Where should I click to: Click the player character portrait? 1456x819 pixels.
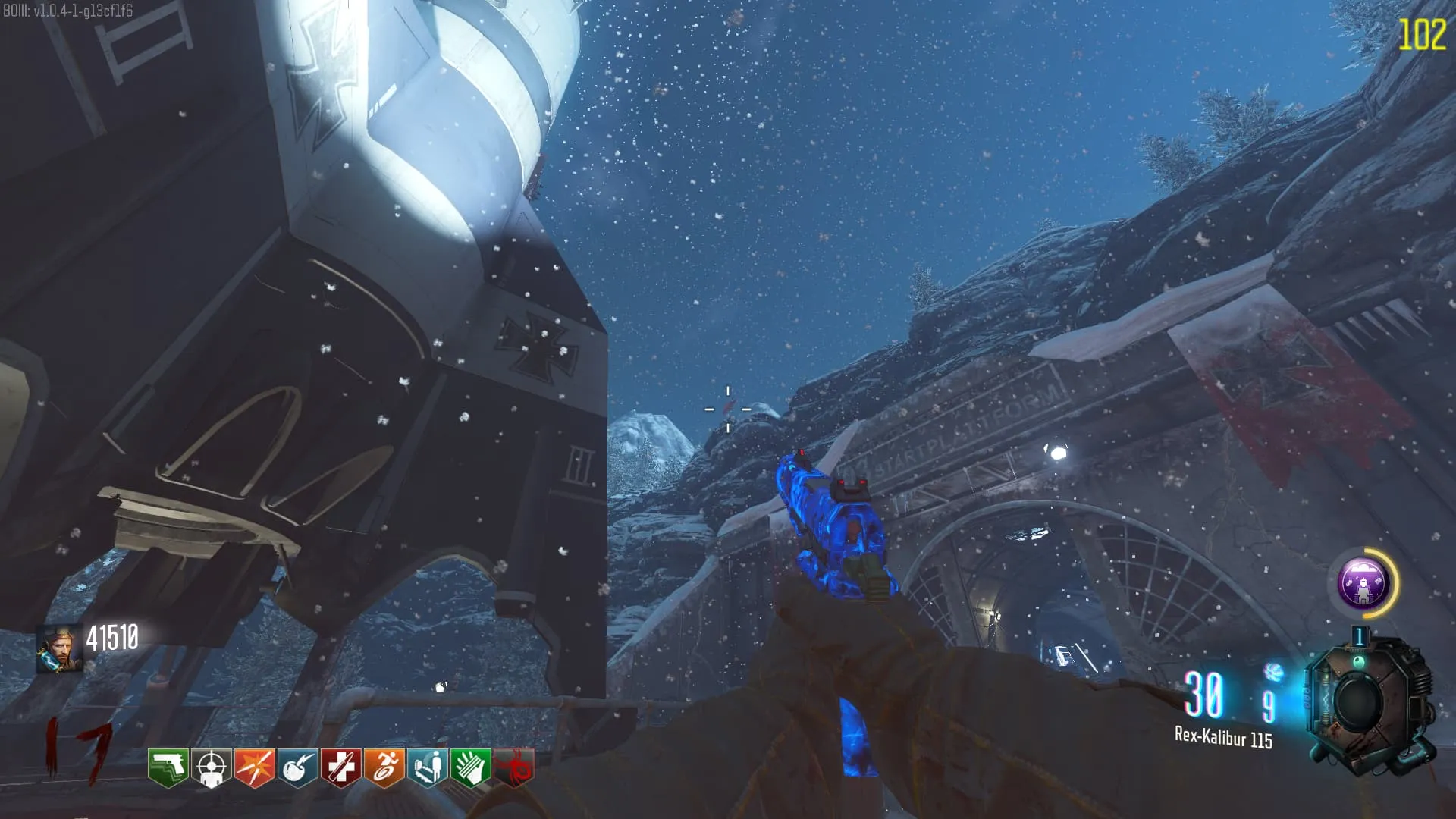coord(60,649)
